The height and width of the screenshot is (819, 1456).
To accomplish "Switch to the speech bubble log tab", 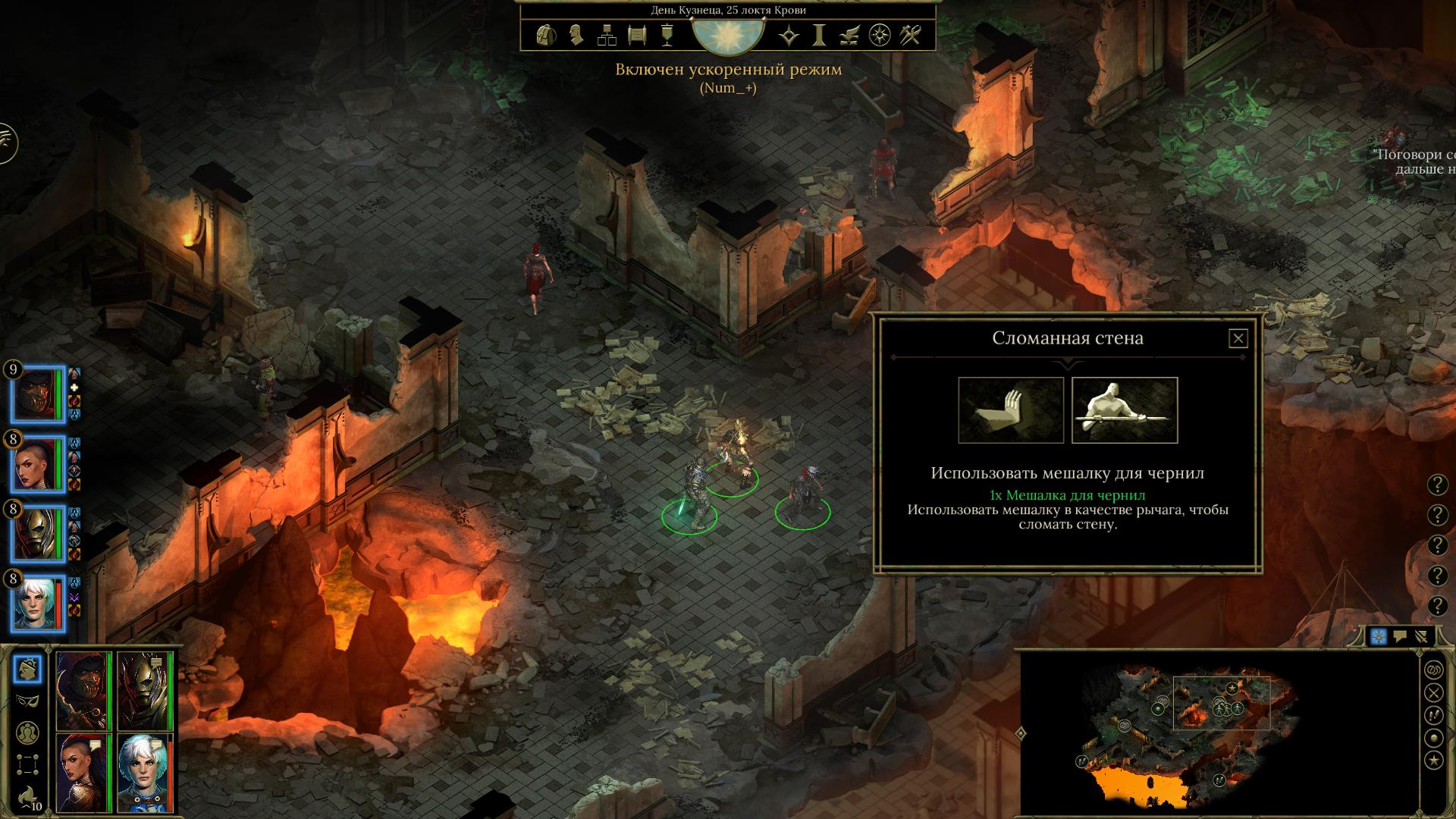I will [1400, 637].
